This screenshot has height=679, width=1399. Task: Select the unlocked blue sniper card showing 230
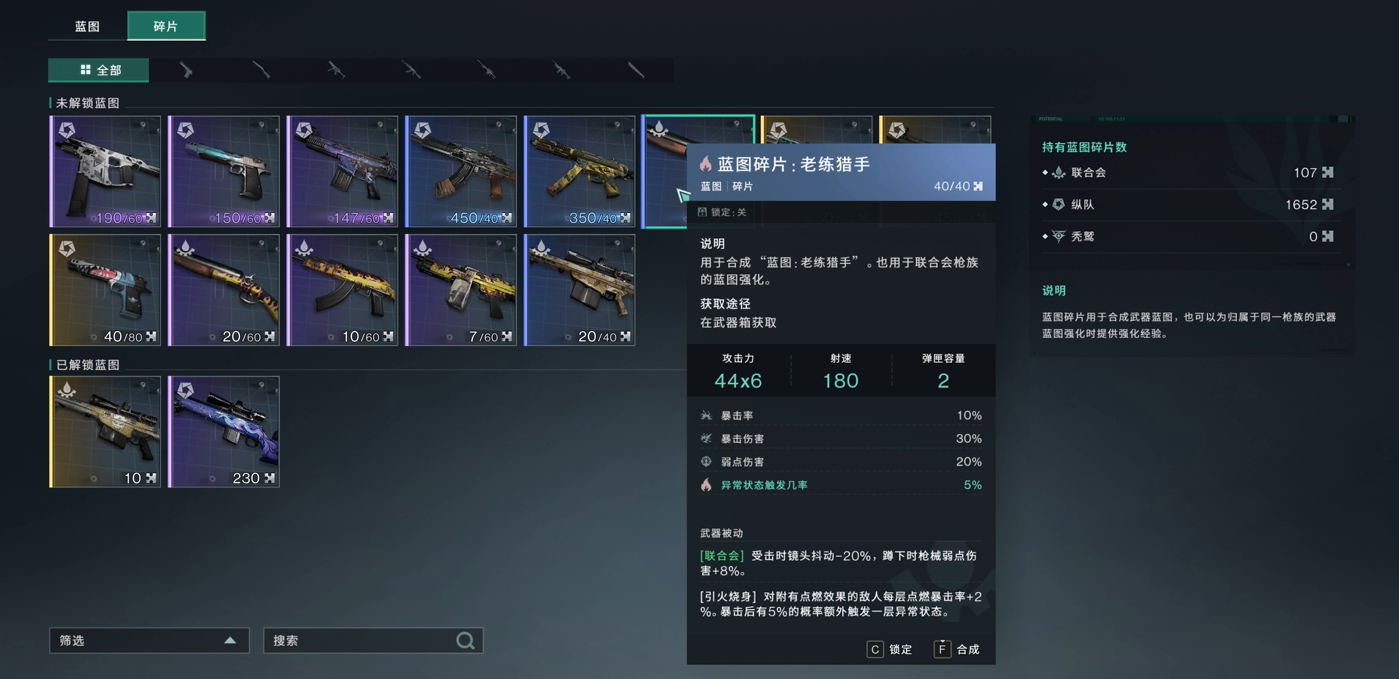point(224,432)
